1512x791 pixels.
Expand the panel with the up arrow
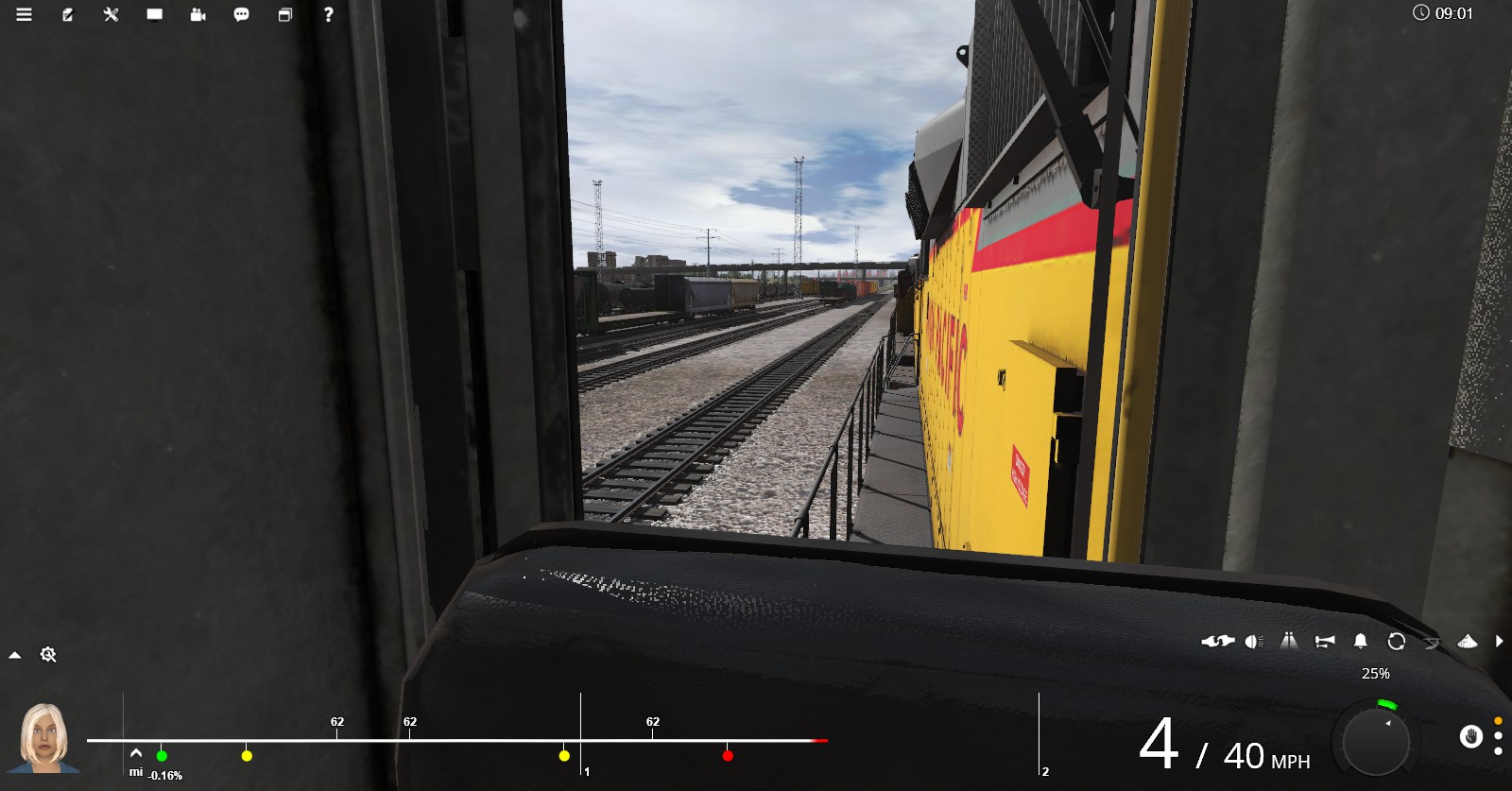pyautogui.click(x=15, y=655)
